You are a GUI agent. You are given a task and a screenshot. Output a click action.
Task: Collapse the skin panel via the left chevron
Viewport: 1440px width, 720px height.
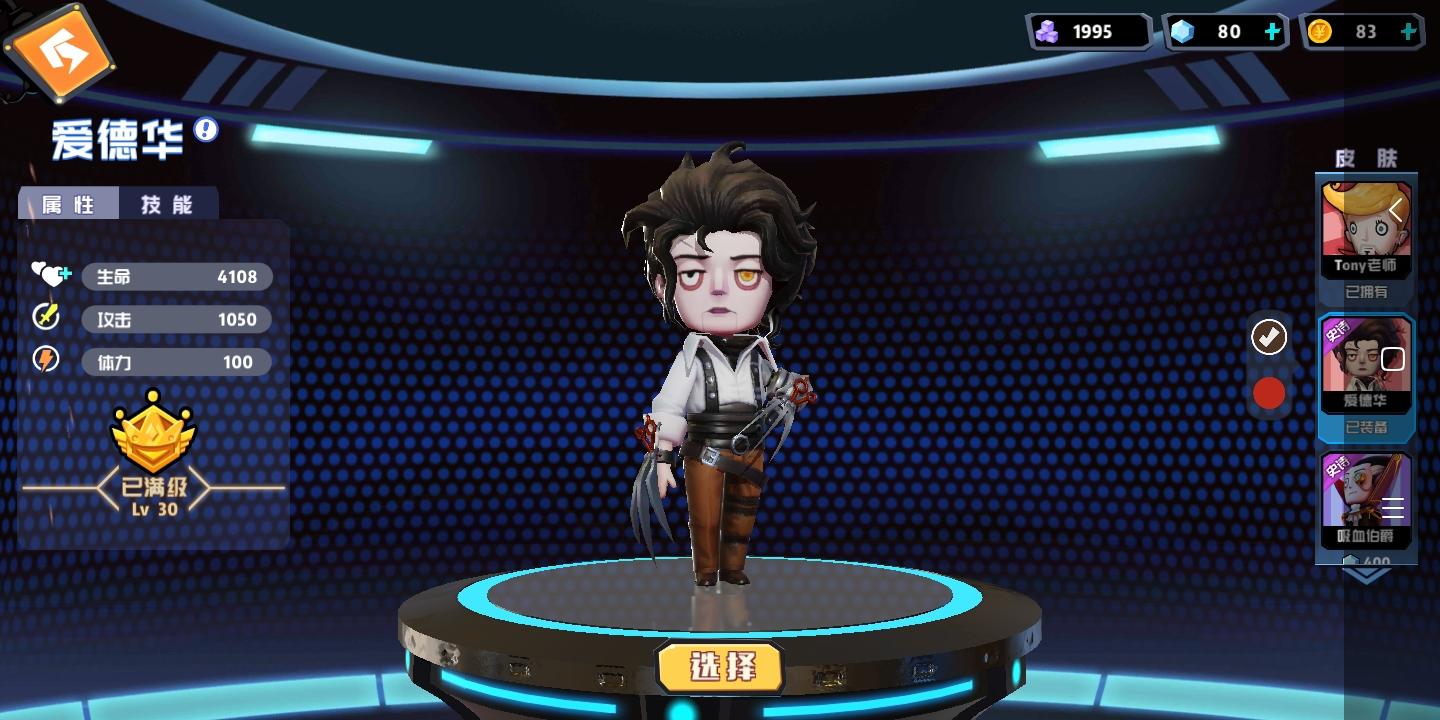(x=1395, y=210)
